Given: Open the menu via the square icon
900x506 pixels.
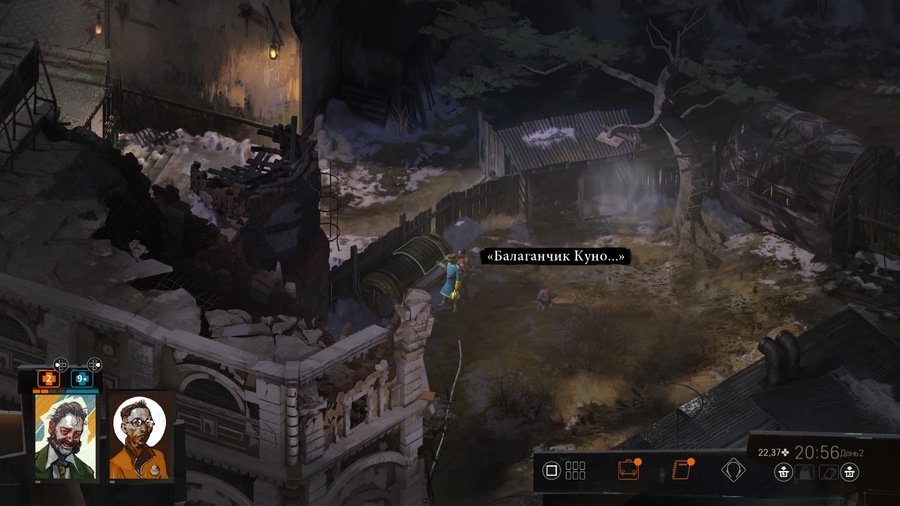Looking at the screenshot, I should [550, 469].
